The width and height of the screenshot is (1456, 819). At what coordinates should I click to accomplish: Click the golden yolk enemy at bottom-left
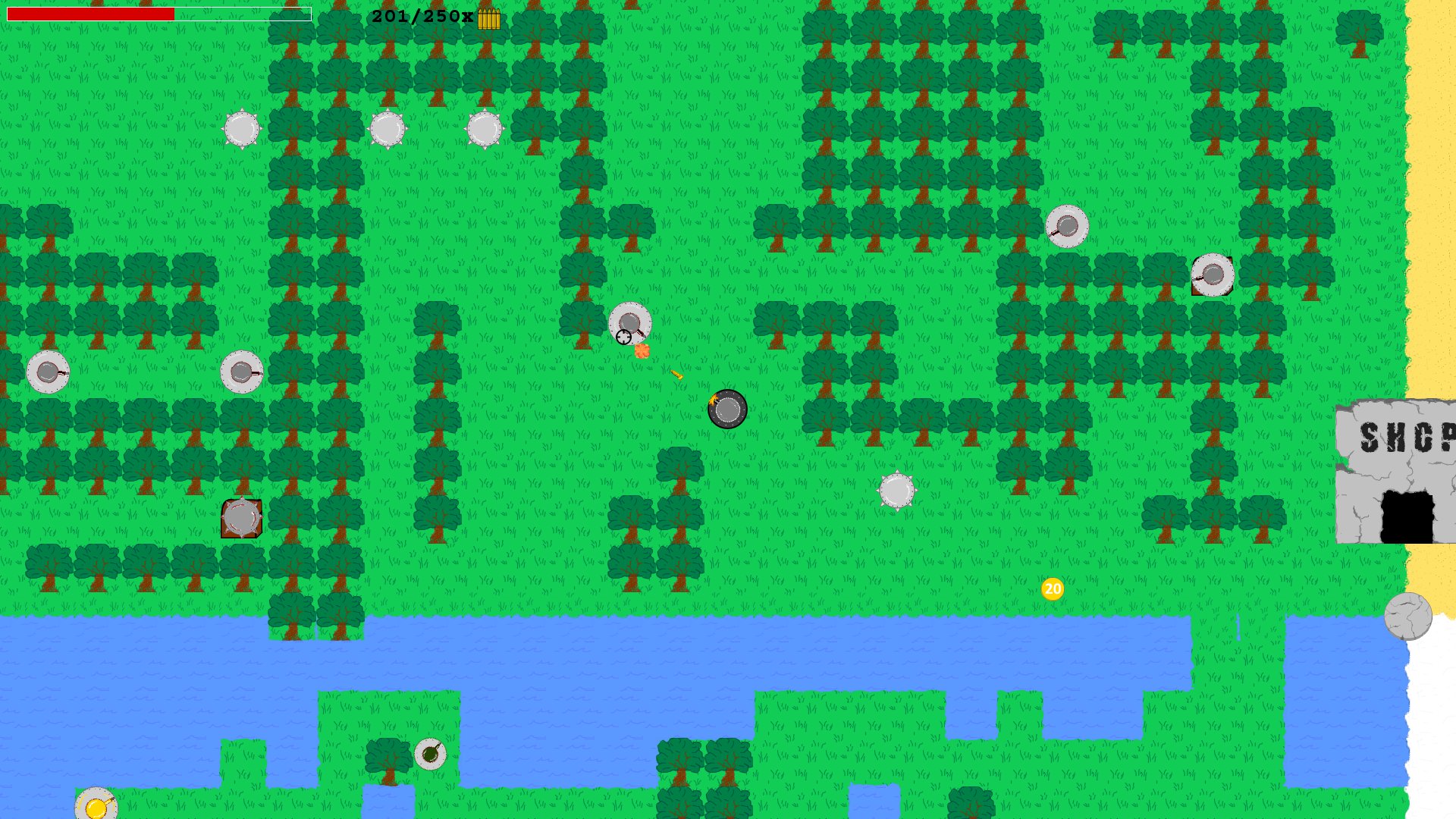pyautogui.click(x=96, y=806)
